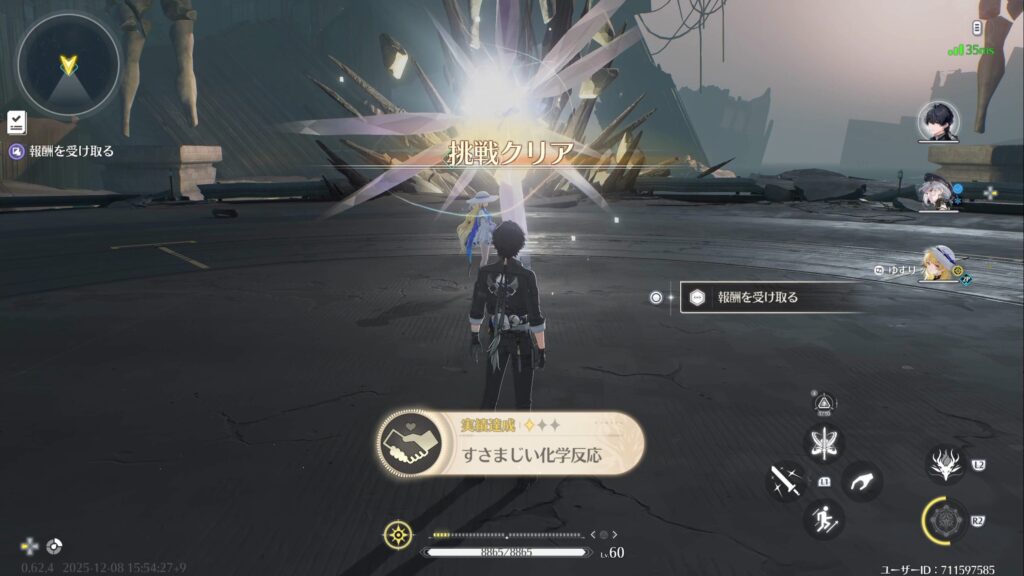Tap the grabbing hand action icon
1024x576 pixels.
pyautogui.click(x=861, y=482)
